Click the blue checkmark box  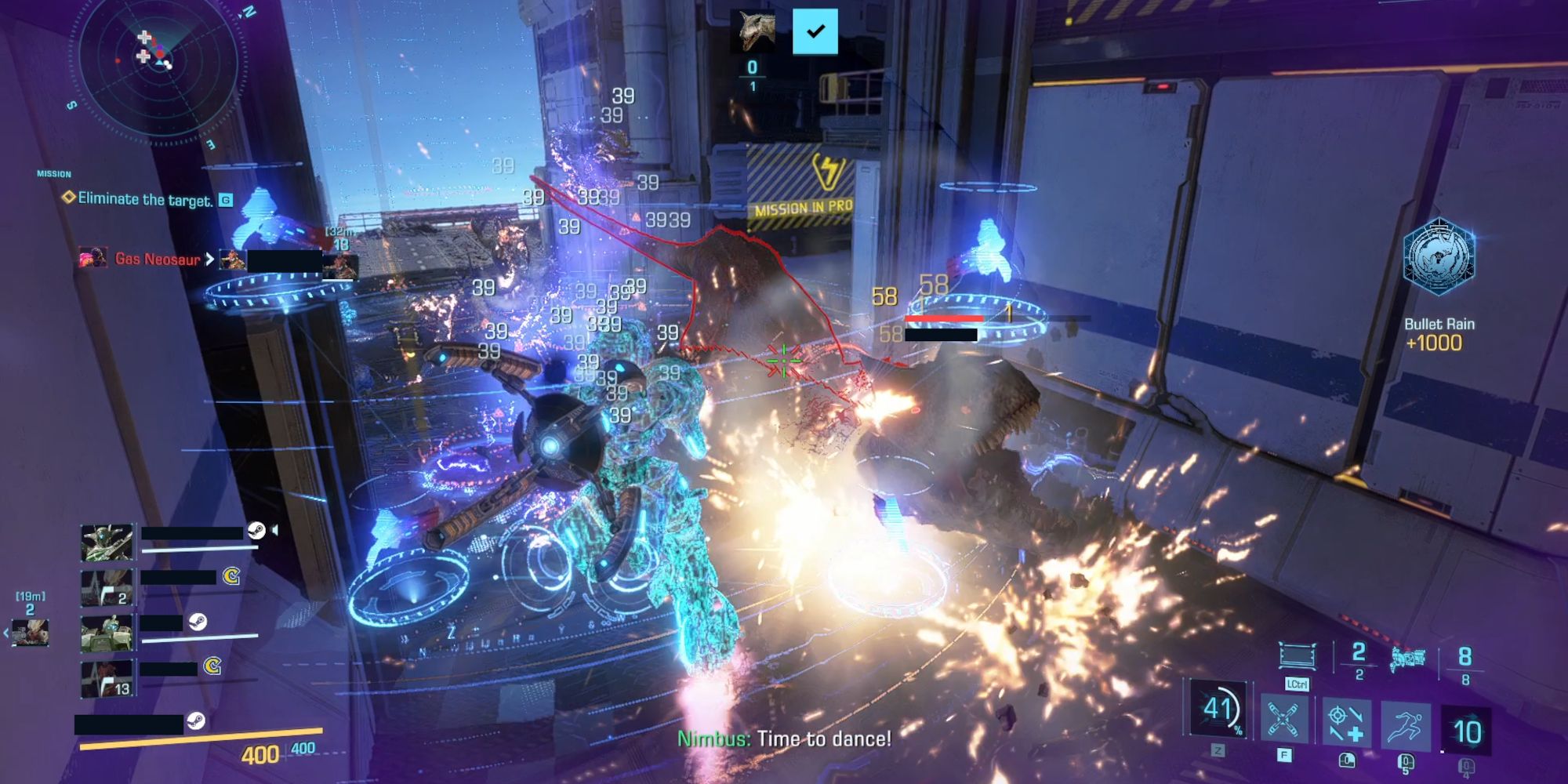(x=815, y=31)
